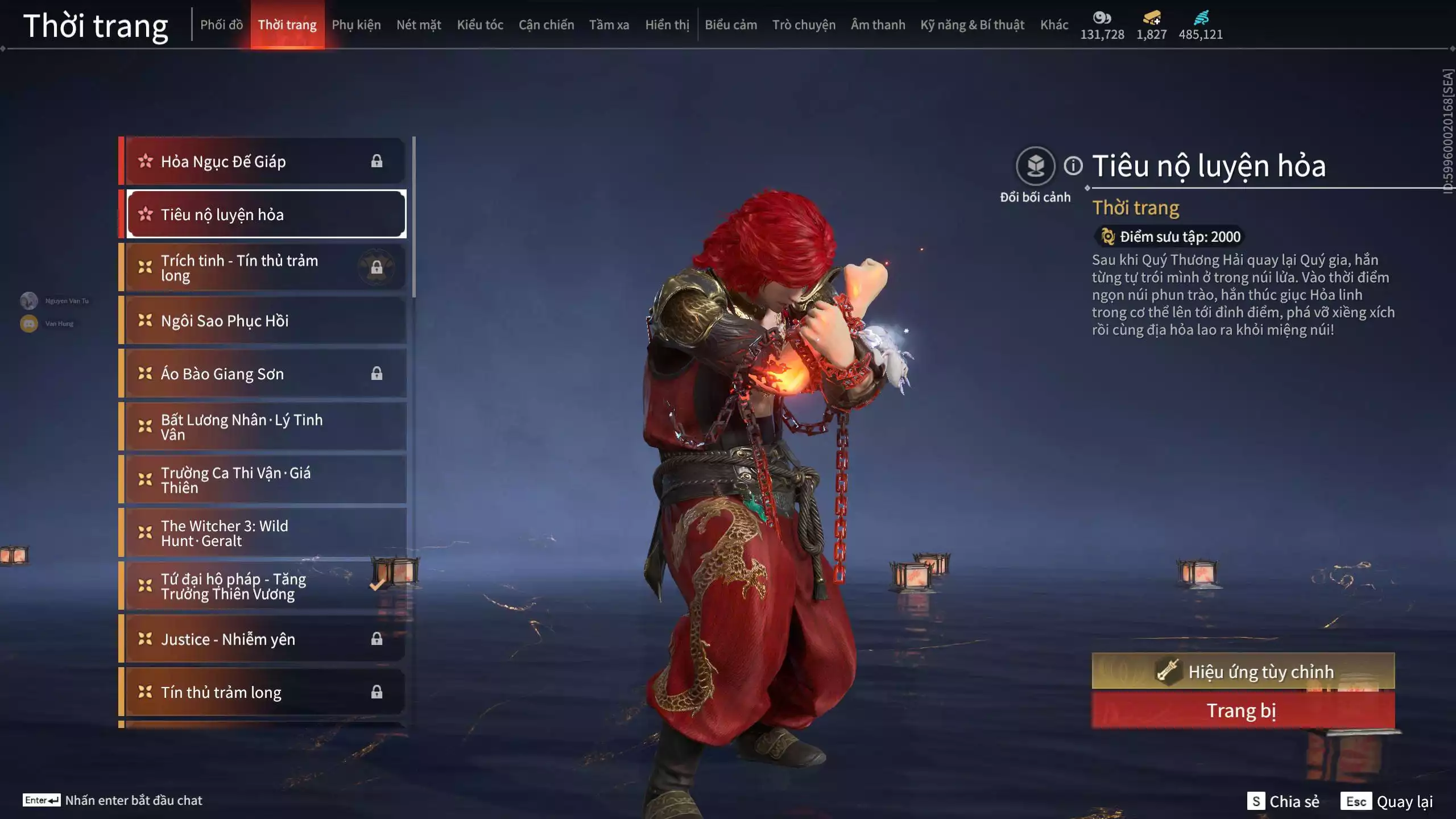Choose the Justice - Nhiễm yên outfit

(264, 639)
